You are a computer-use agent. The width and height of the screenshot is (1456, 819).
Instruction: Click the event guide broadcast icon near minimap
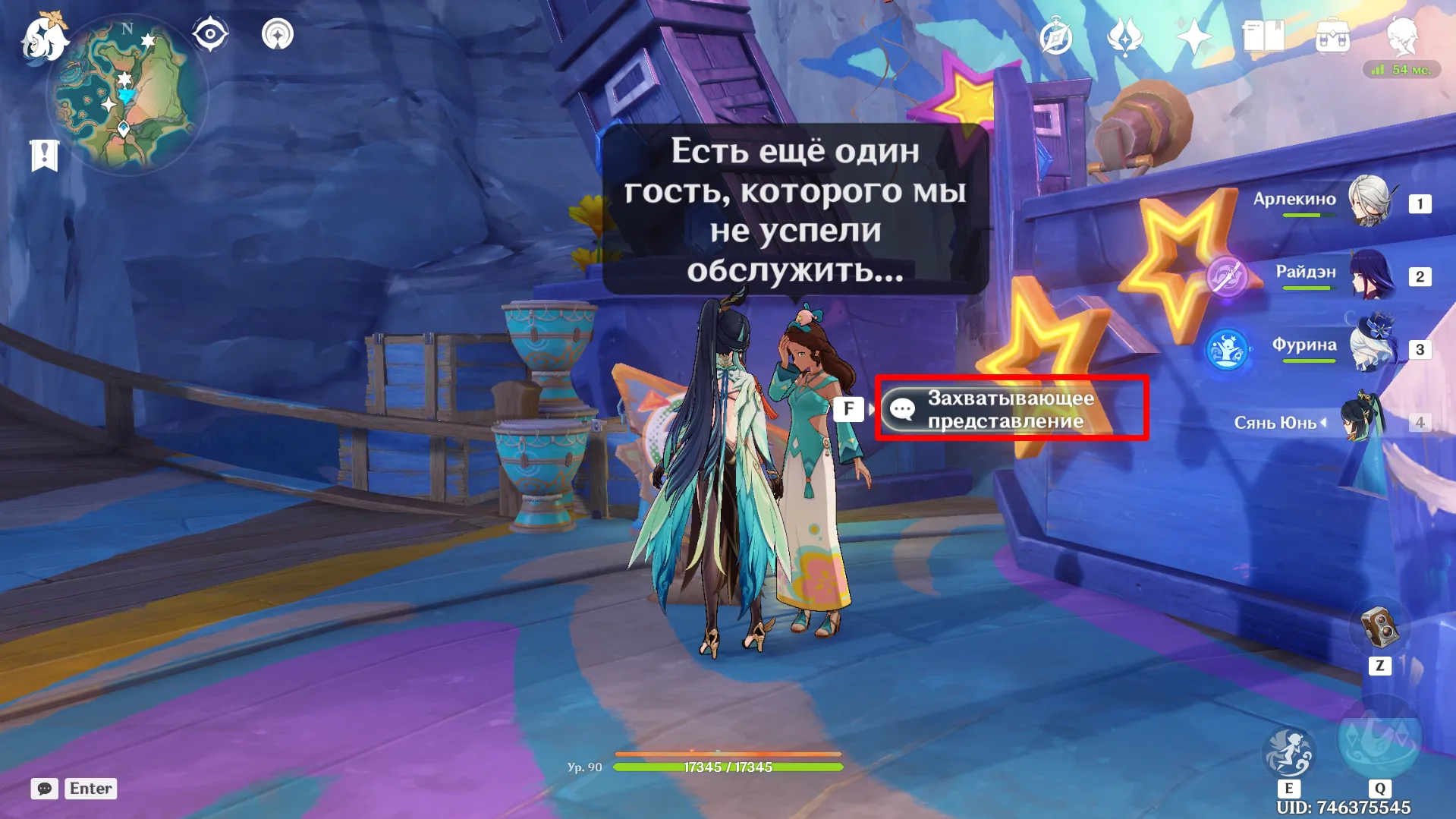[278, 33]
